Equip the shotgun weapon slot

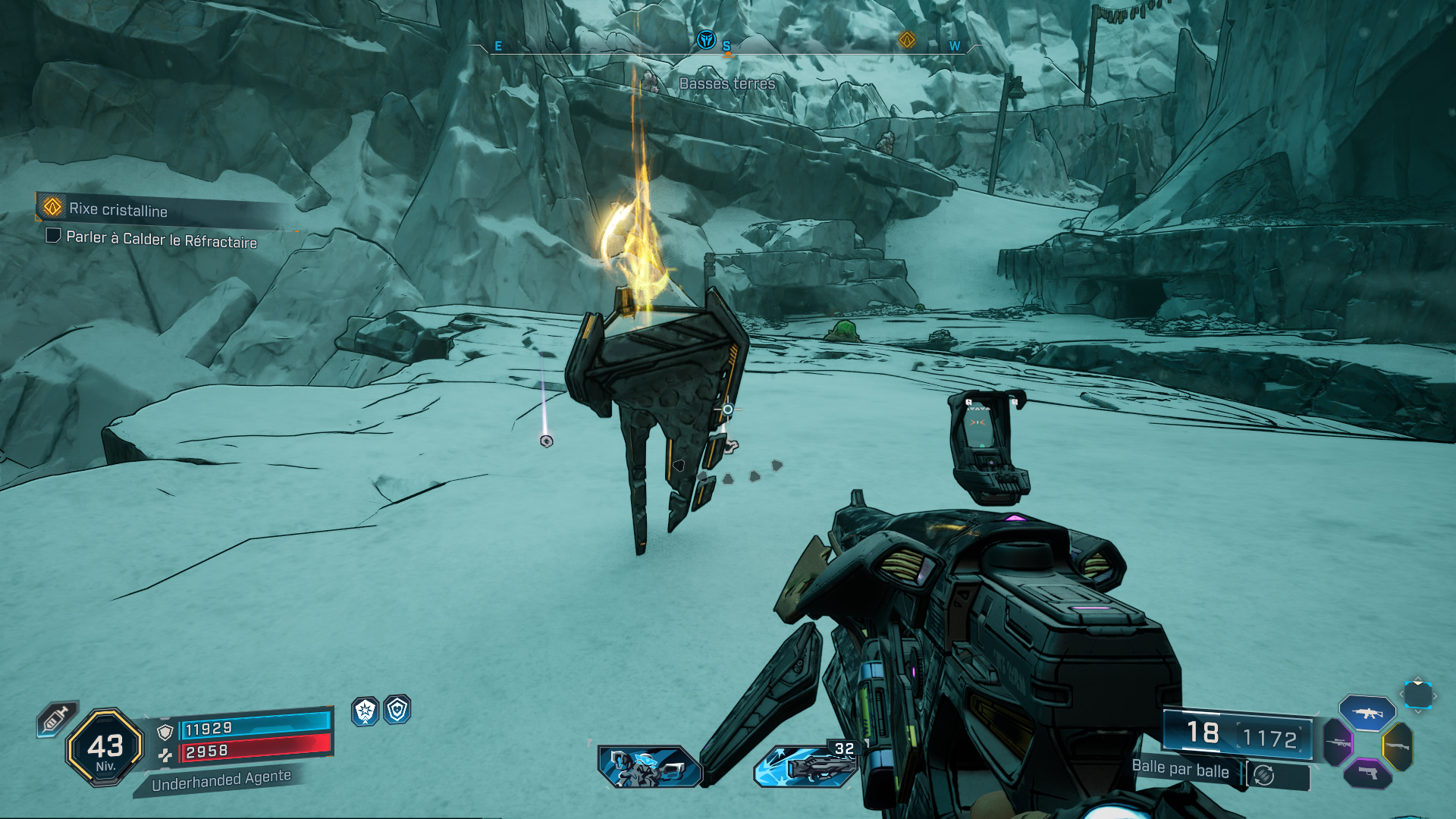pos(1398,746)
